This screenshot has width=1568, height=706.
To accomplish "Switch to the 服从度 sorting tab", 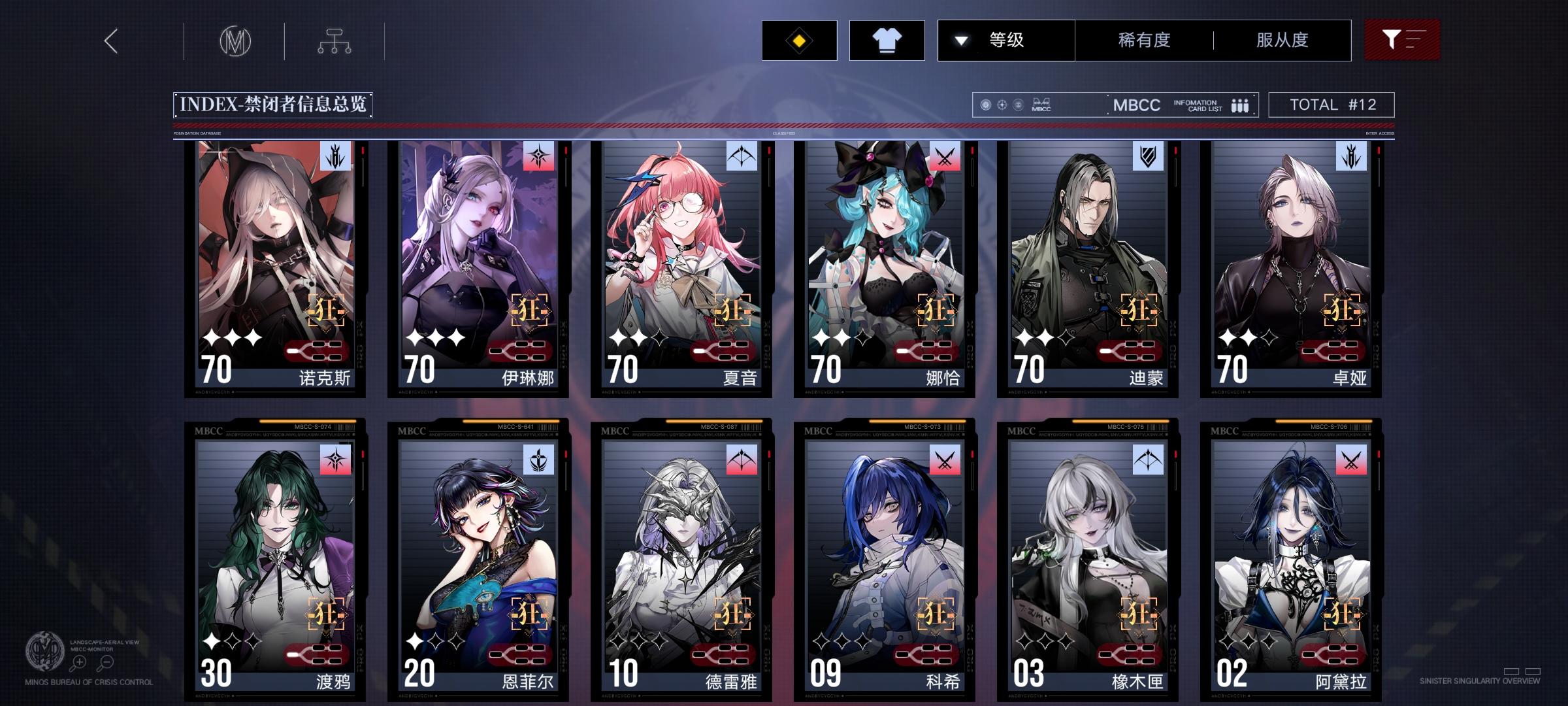I will click(1281, 40).
